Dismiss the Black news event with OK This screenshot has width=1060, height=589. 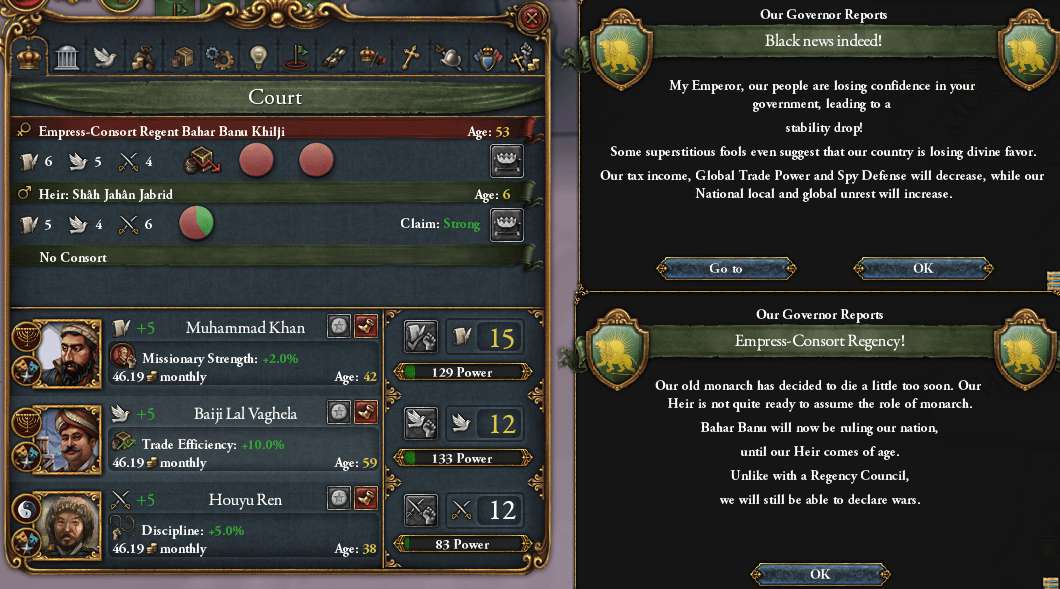tap(922, 268)
